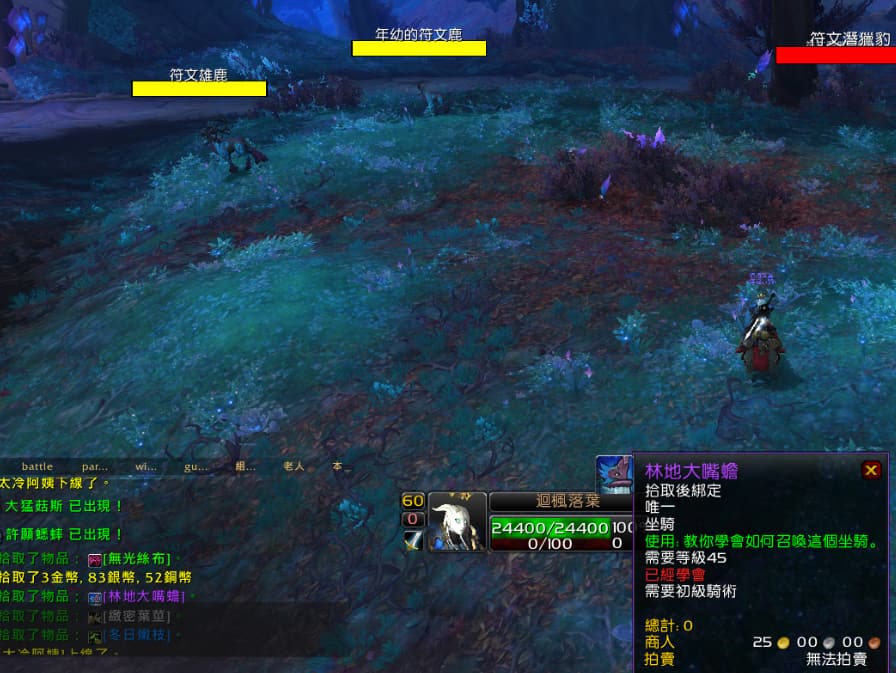Select the 迴楓落葉 player name bar

pyautogui.click(x=561, y=501)
